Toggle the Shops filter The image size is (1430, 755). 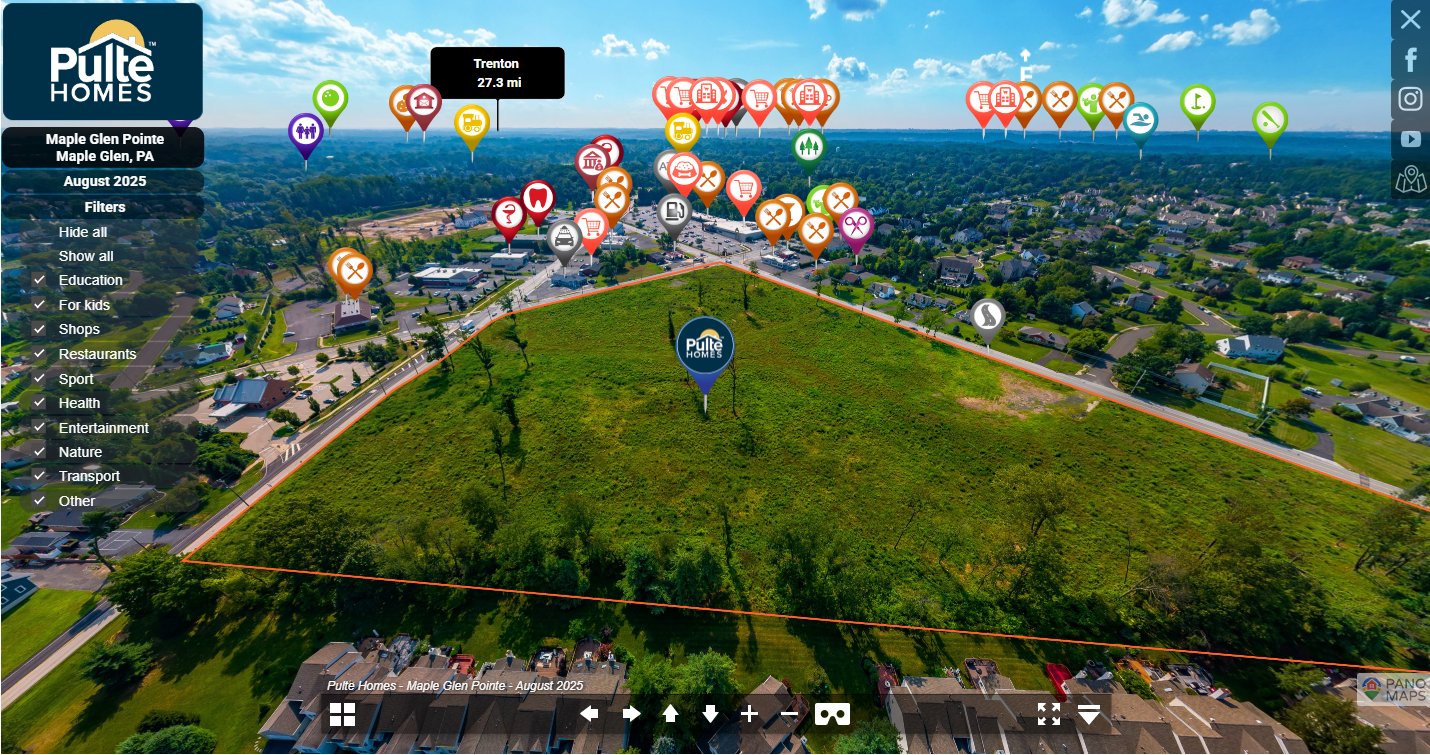40,329
